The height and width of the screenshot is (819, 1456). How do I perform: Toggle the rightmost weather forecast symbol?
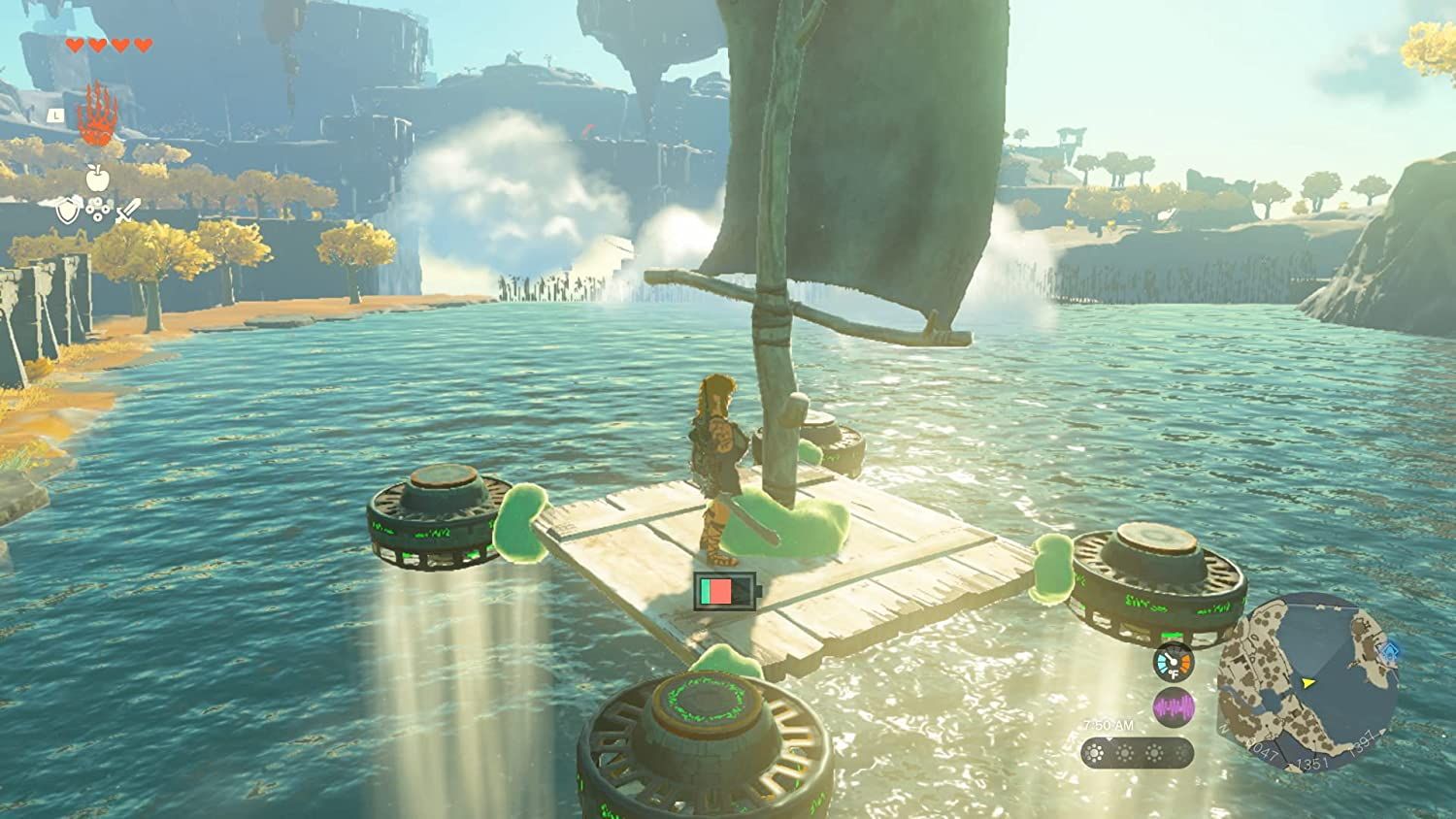pyautogui.click(x=1181, y=754)
